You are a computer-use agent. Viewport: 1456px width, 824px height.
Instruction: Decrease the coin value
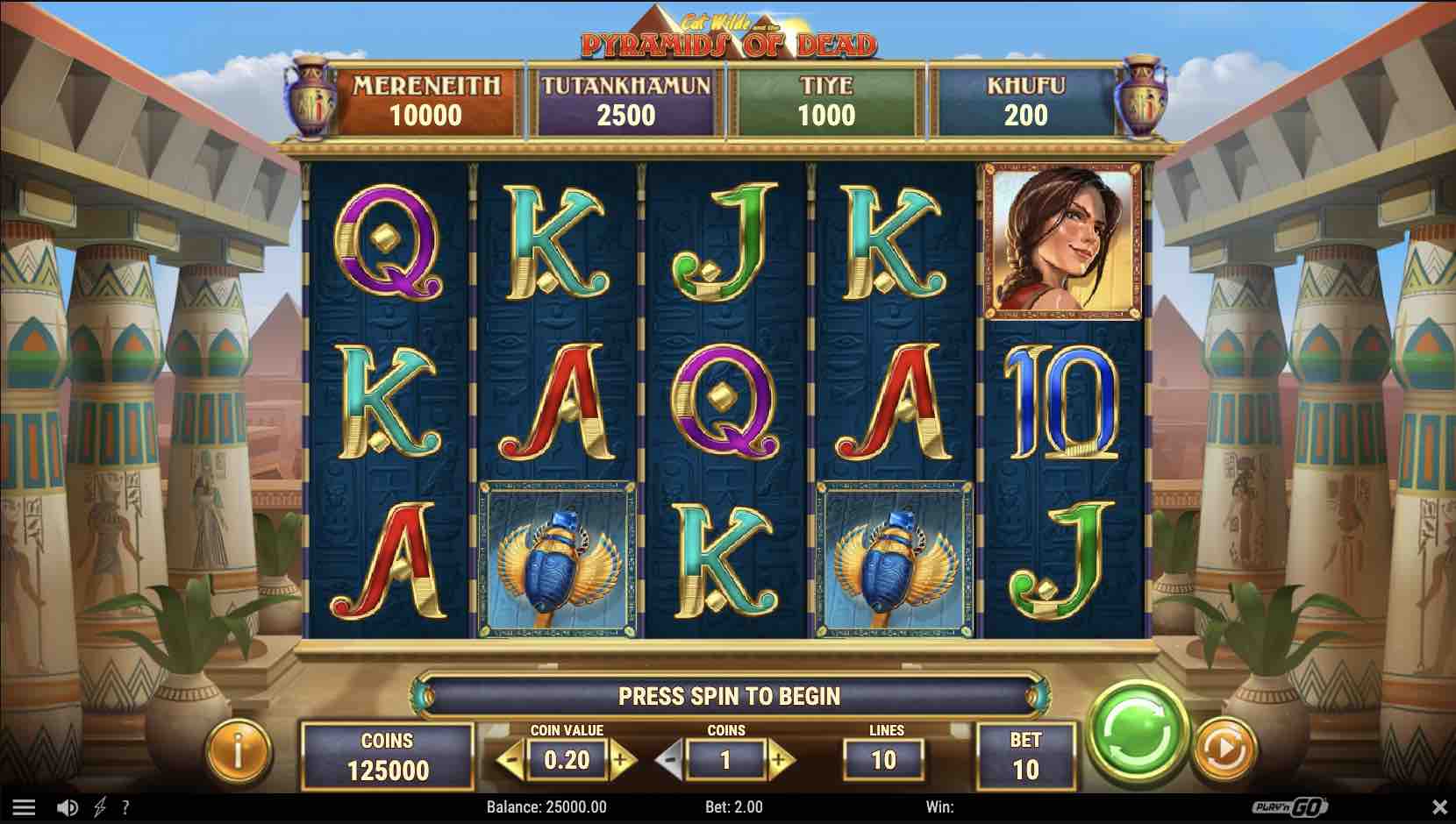[512, 759]
